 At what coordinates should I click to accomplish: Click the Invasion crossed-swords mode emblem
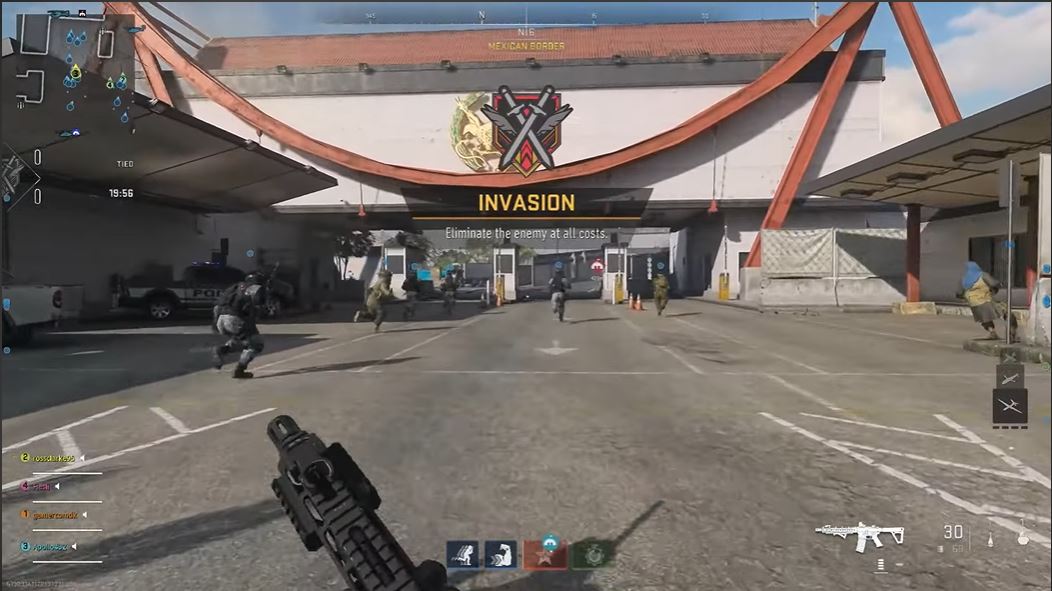526,128
